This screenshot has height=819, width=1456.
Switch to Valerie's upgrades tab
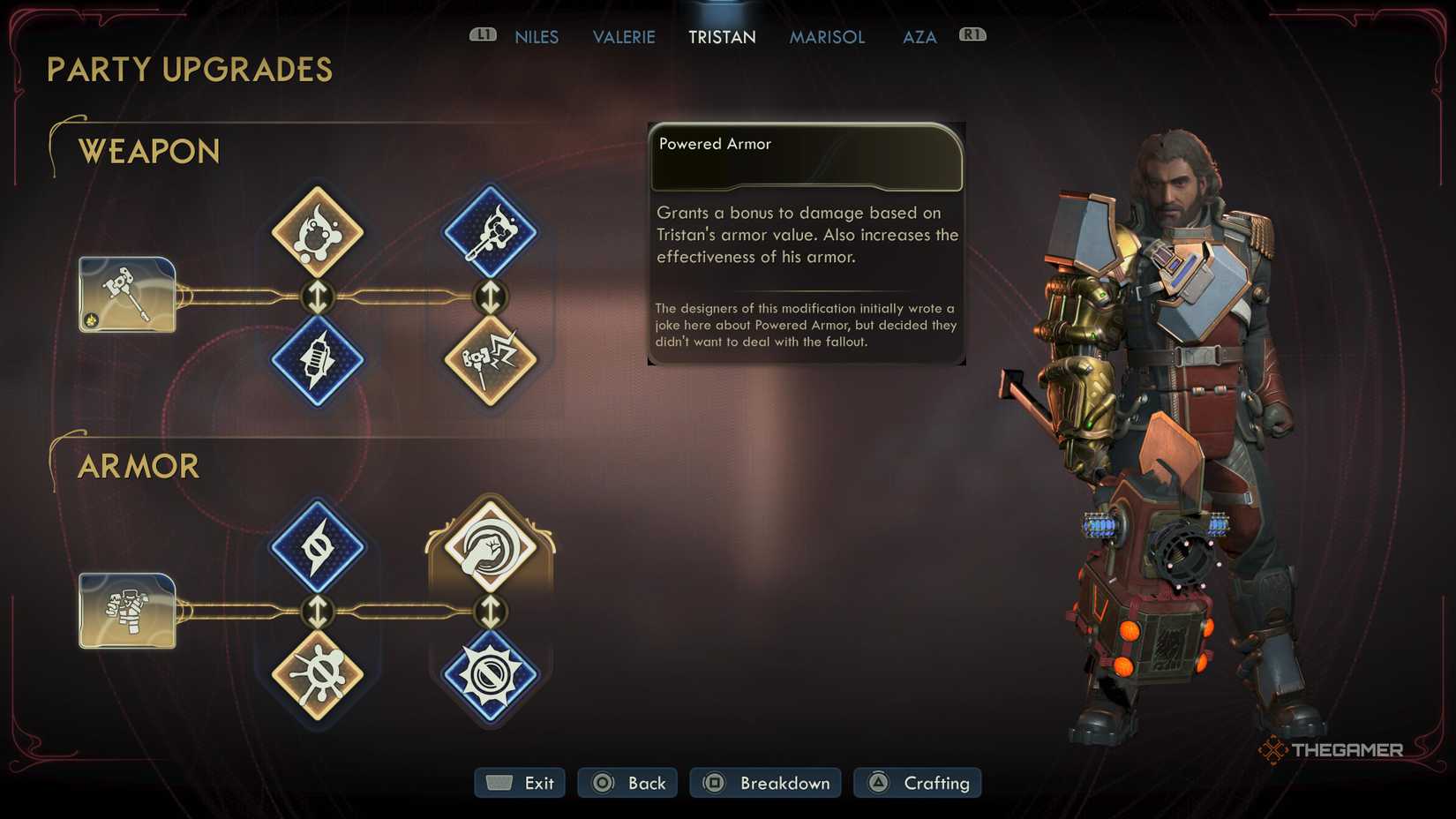click(624, 36)
